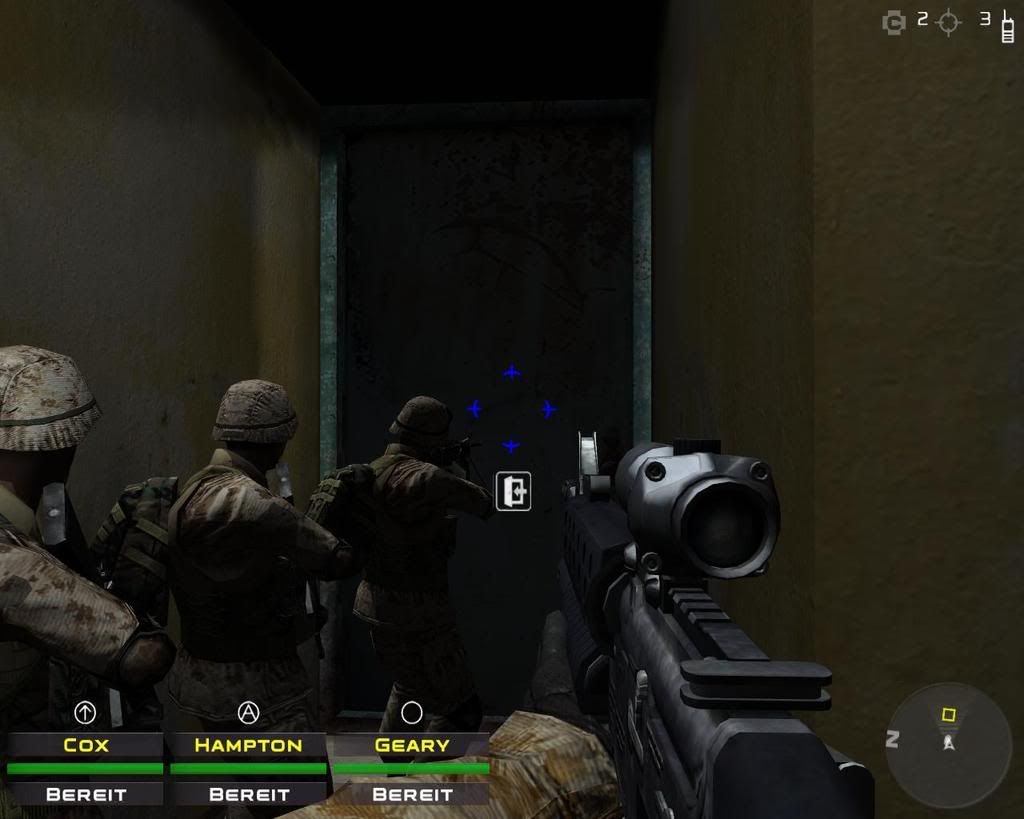Select the crosshair target icon
Viewport: 1024px width, 819px height.
tap(949, 22)
